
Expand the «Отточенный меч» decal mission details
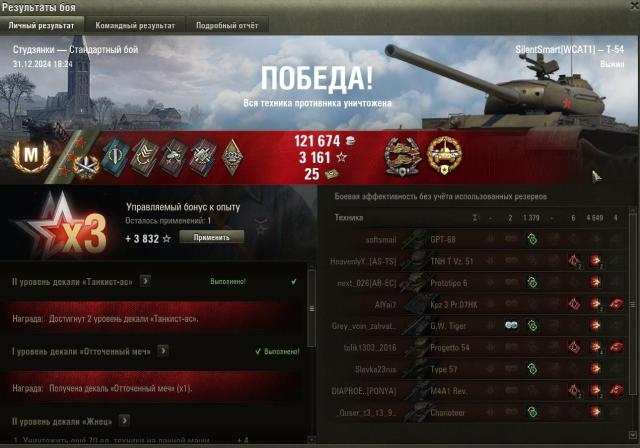coord(163,351)
